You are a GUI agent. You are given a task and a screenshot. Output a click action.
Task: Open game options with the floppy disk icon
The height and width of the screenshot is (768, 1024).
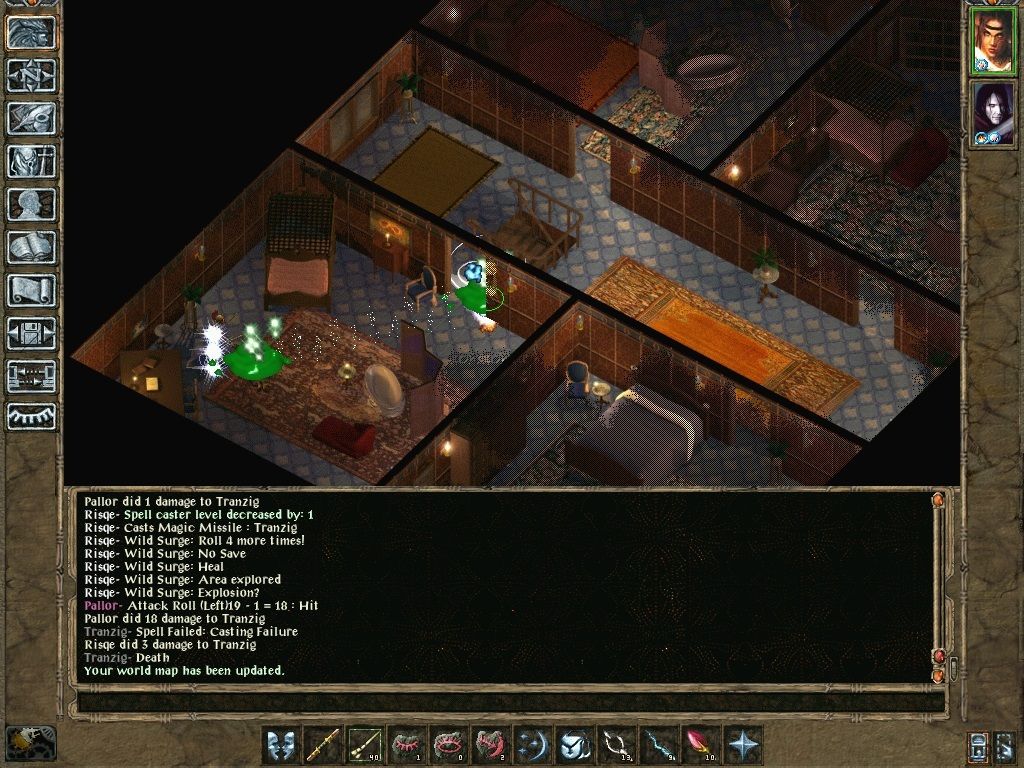click(31, 333)
